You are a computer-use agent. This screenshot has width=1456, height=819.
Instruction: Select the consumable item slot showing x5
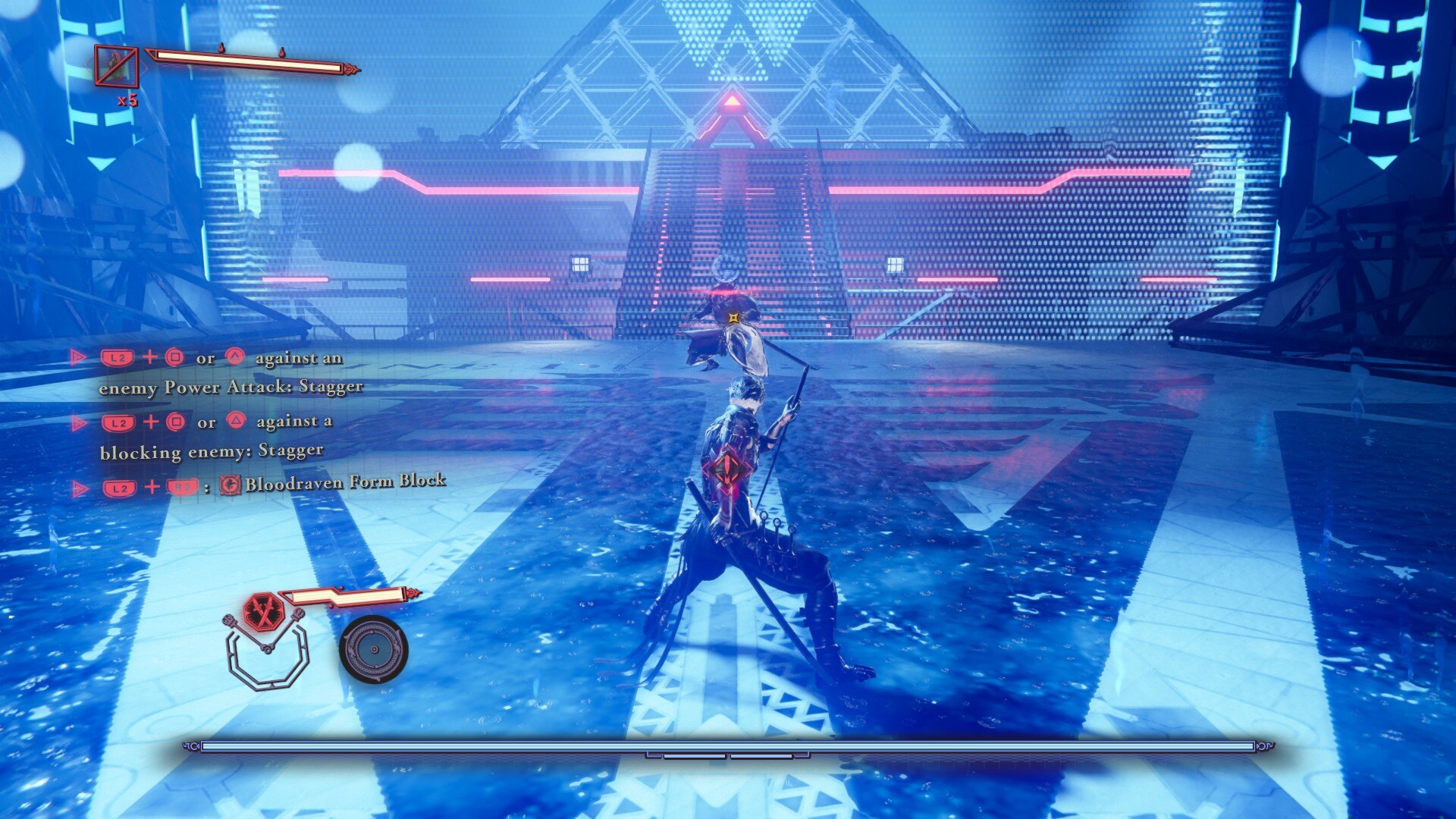point(116,67)
